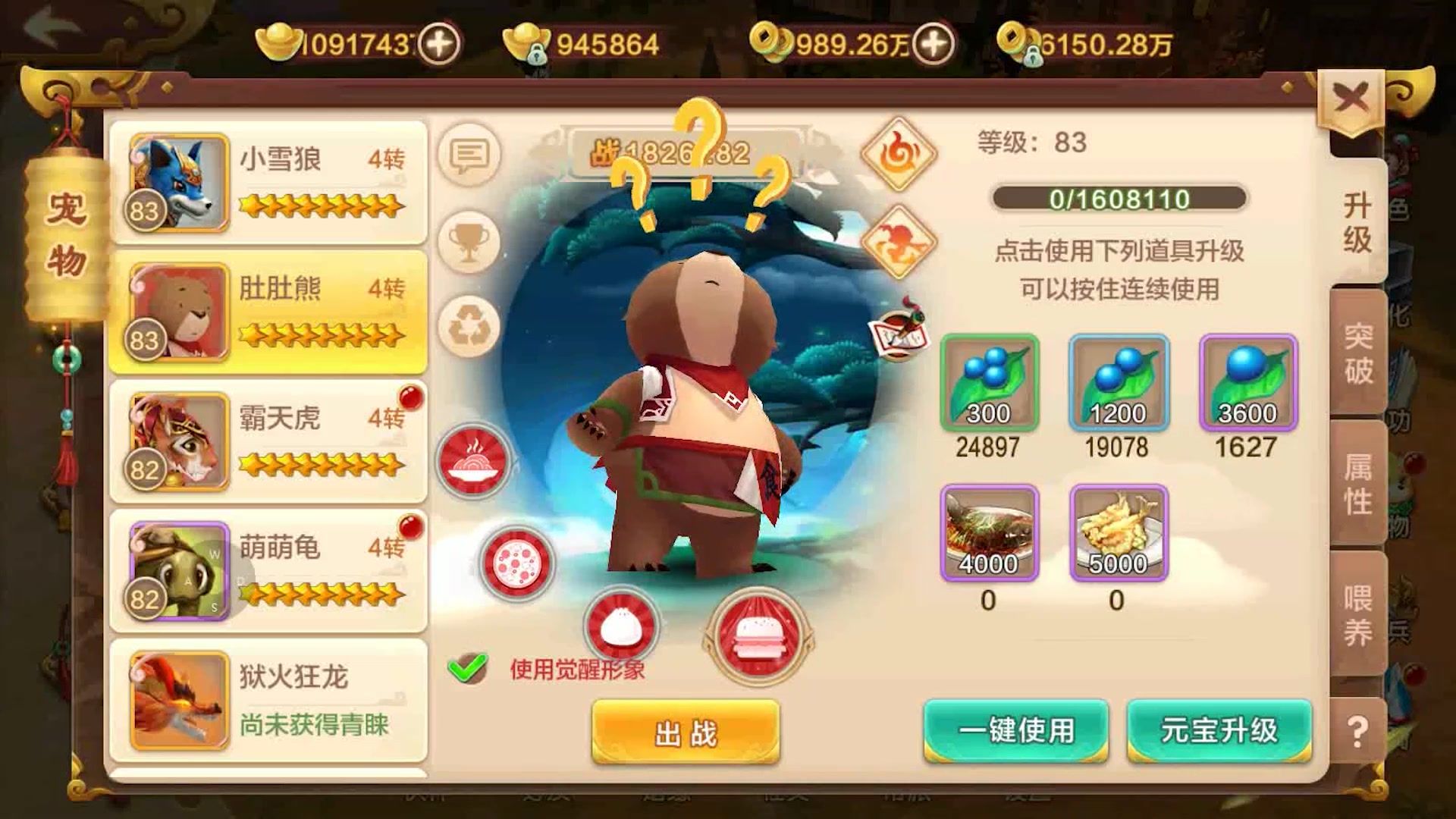Select the pizza feeding icon
The width and height of the screenshot is (1456, 819).
coord(516,561)
